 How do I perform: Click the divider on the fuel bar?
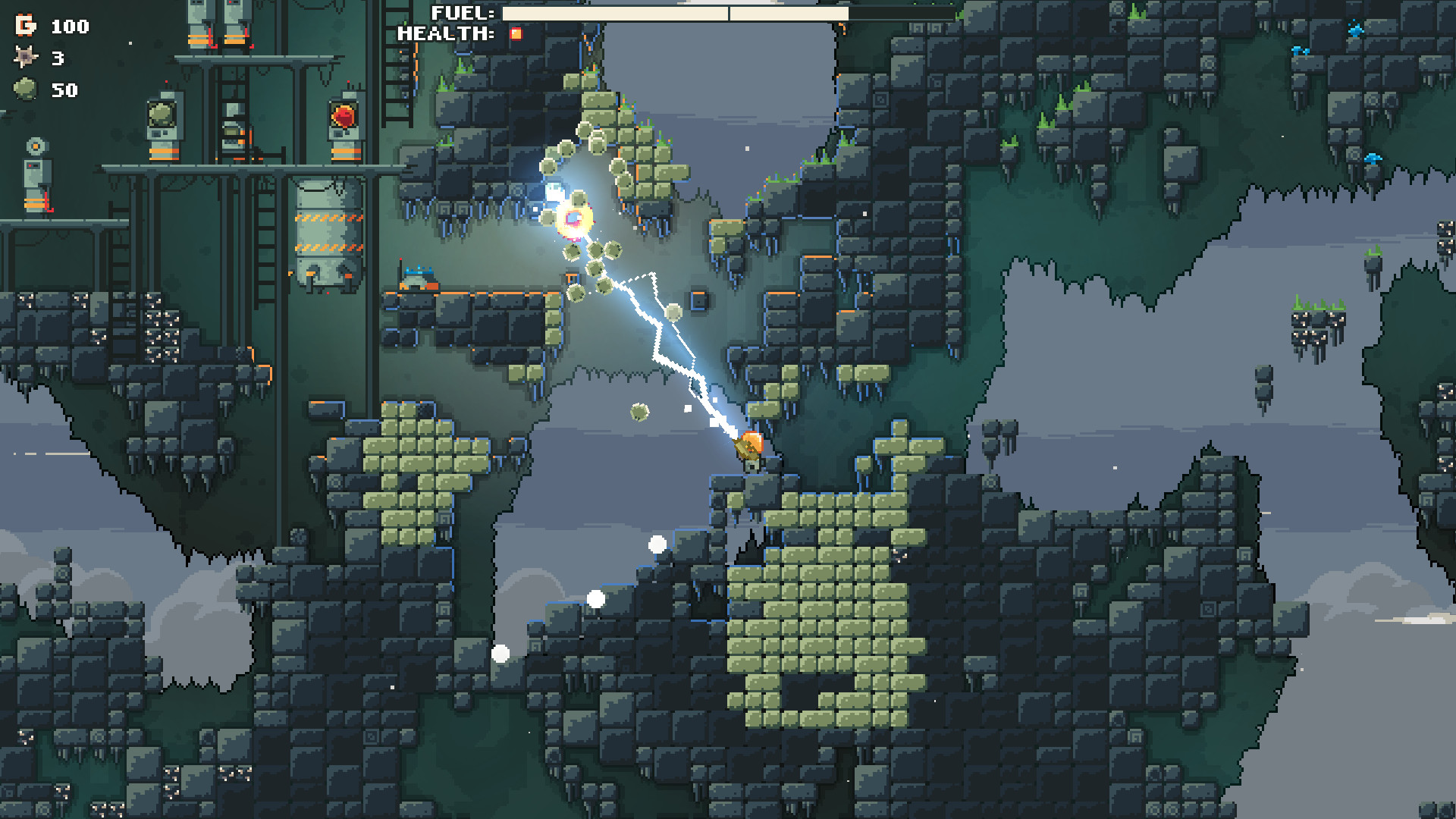(x=730, y=13)
